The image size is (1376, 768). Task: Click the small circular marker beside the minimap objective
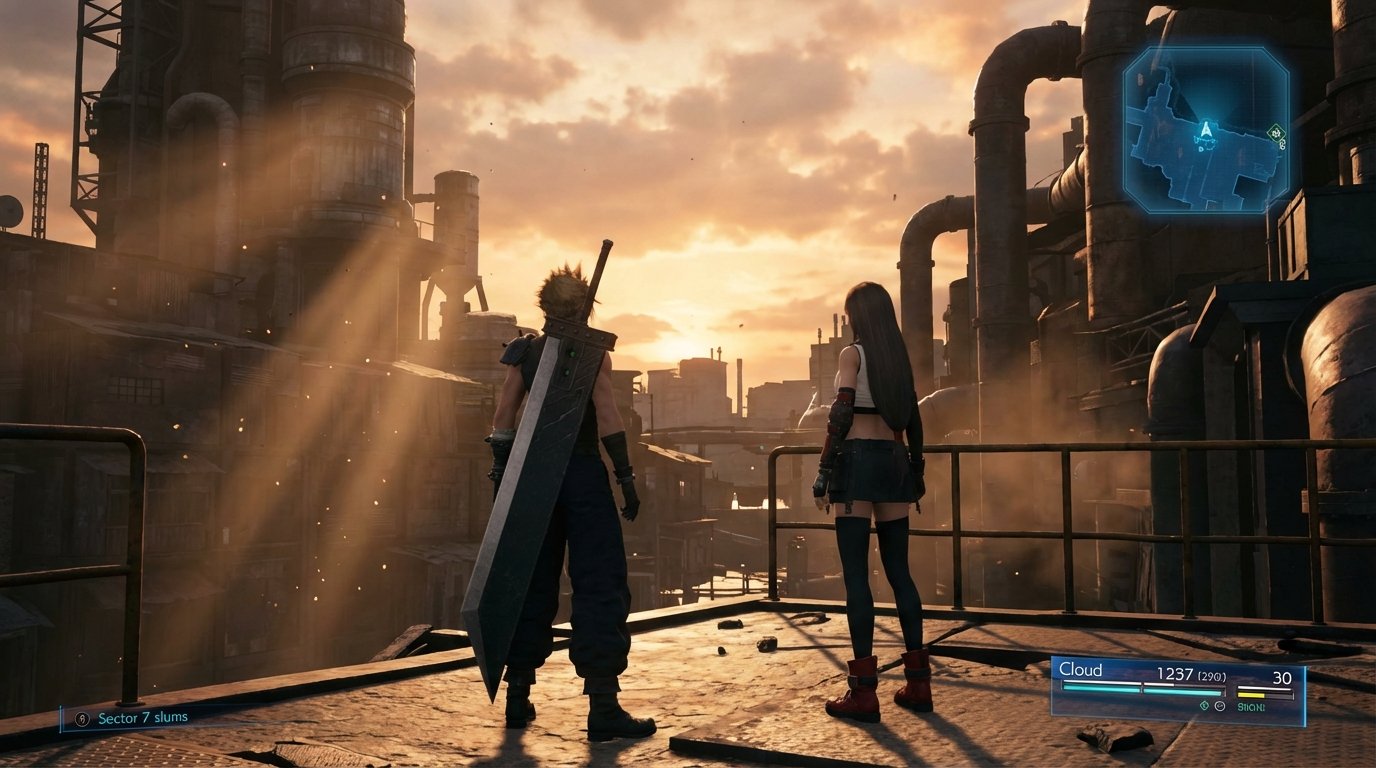[1283, 145]
